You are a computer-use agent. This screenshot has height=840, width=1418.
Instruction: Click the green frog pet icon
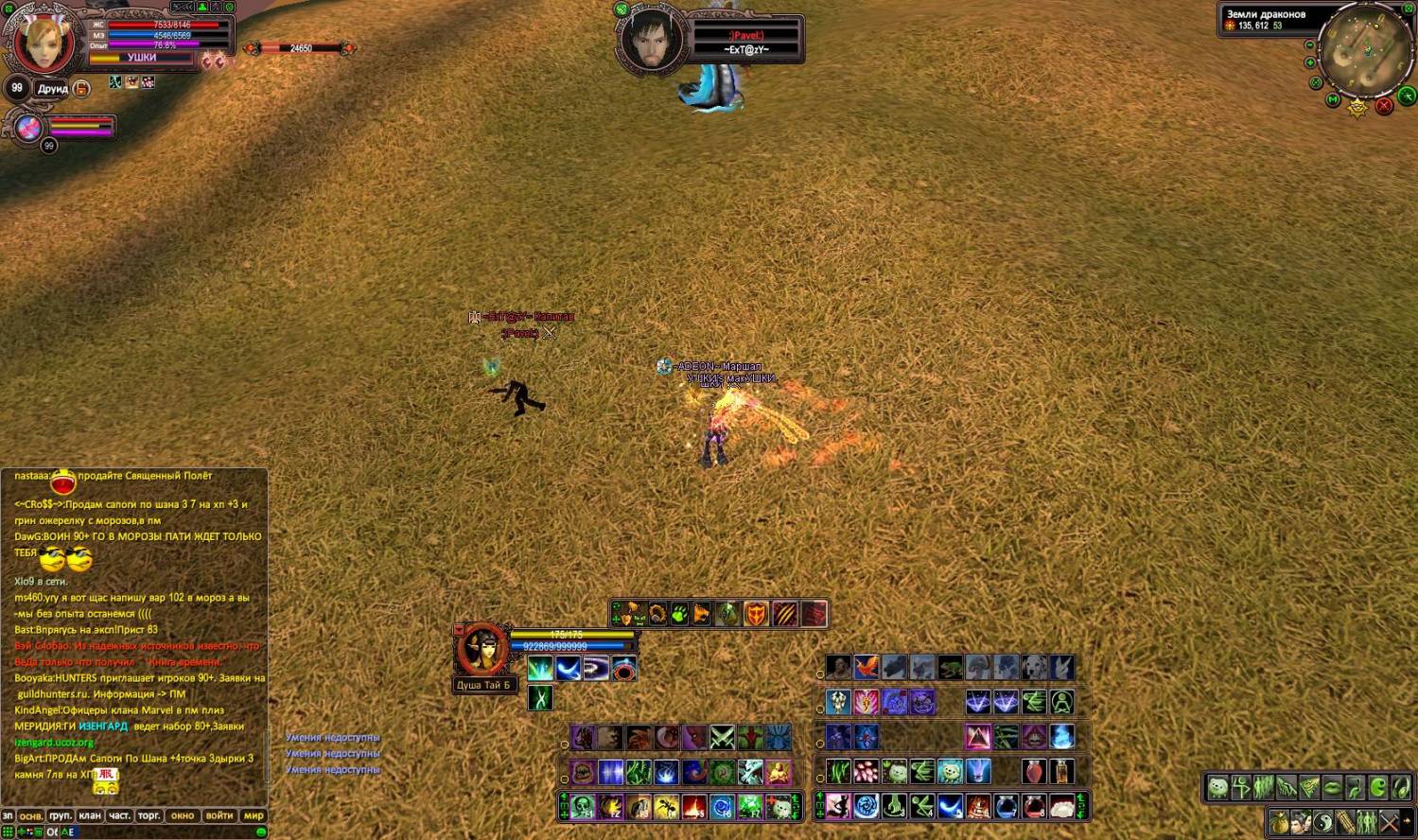click(951, 668)
